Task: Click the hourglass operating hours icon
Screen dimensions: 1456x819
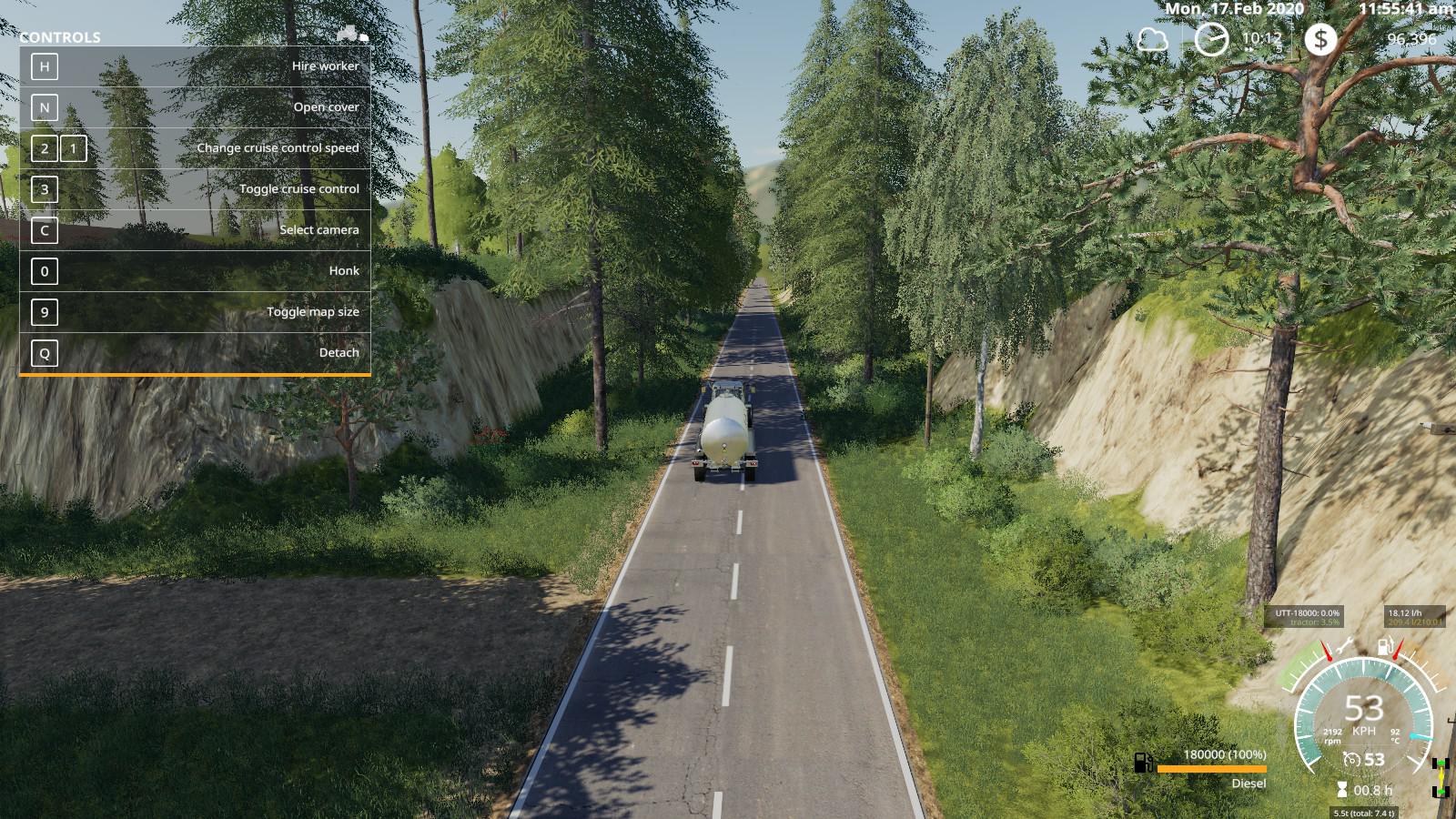Action: pos(1341,790)
